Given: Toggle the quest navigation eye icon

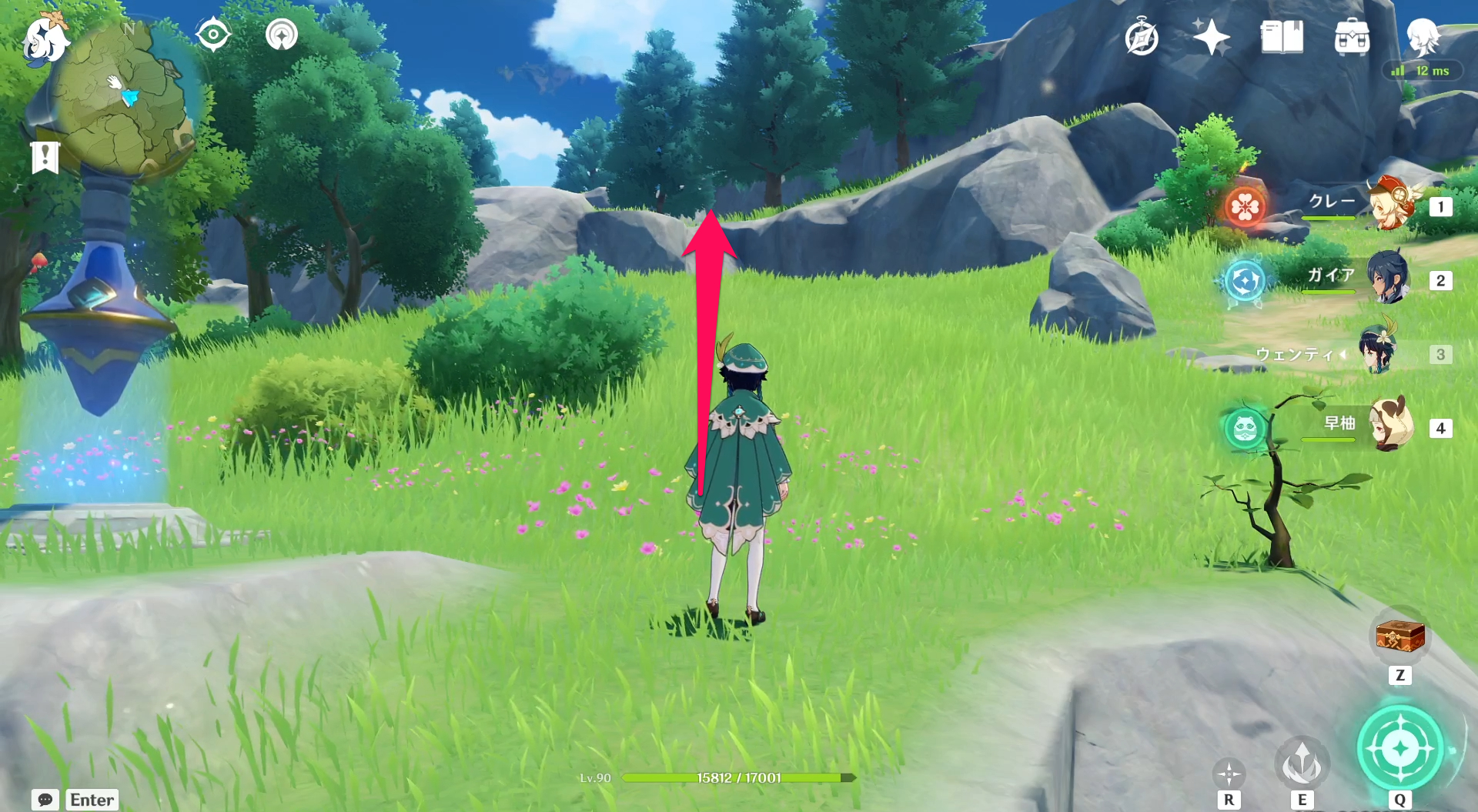Looking at the screenshot, I should (214, 33).
